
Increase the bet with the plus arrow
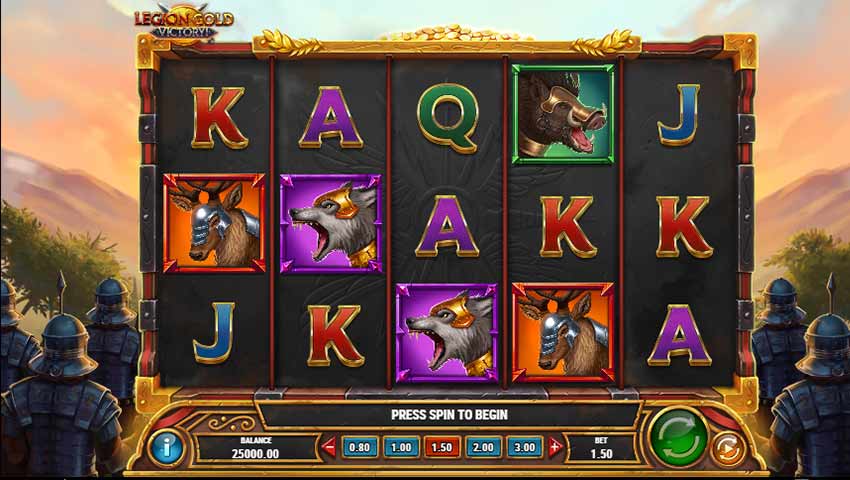pos(555,448)
